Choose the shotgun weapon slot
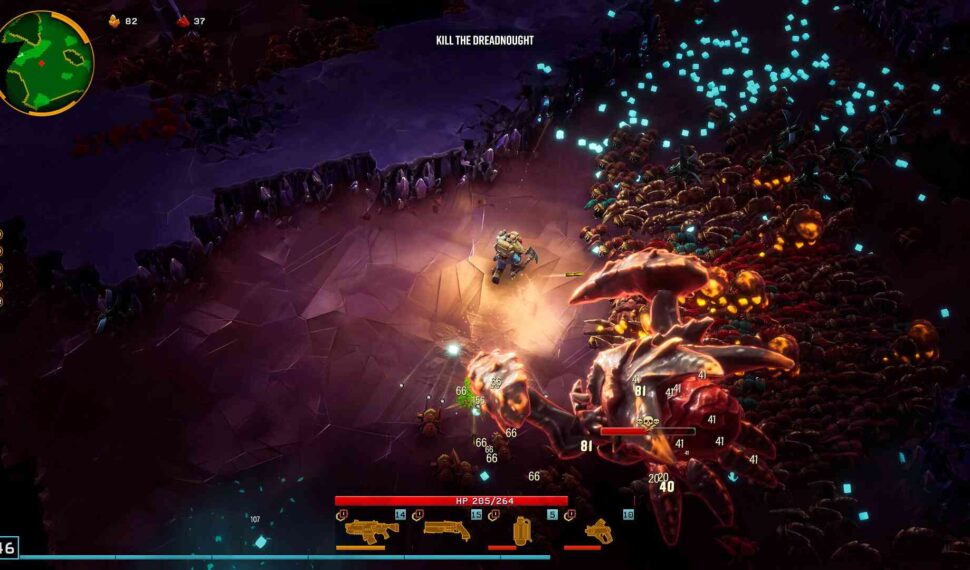The width and height of the screenshot is (970, 570). 447,530
